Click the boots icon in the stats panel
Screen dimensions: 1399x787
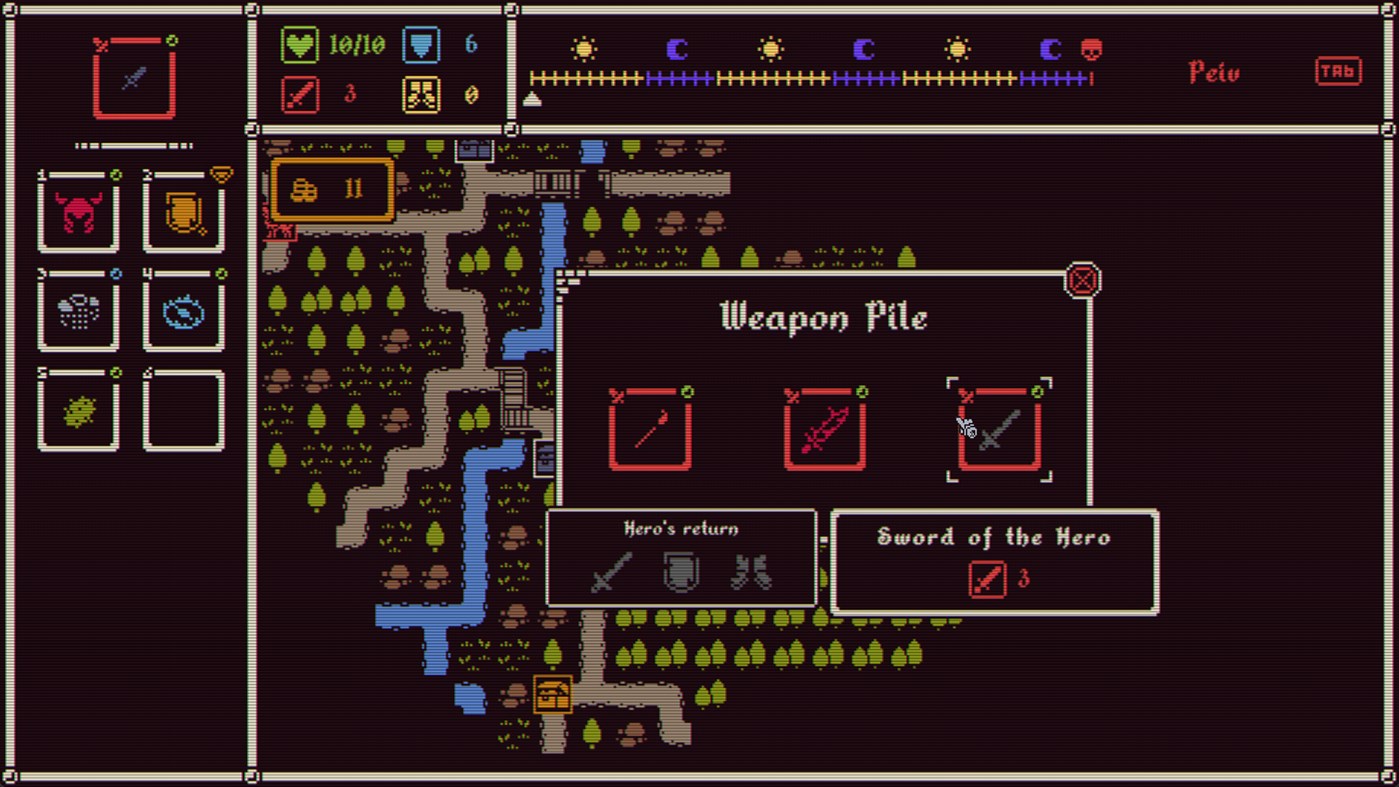[x=420, y=94]
